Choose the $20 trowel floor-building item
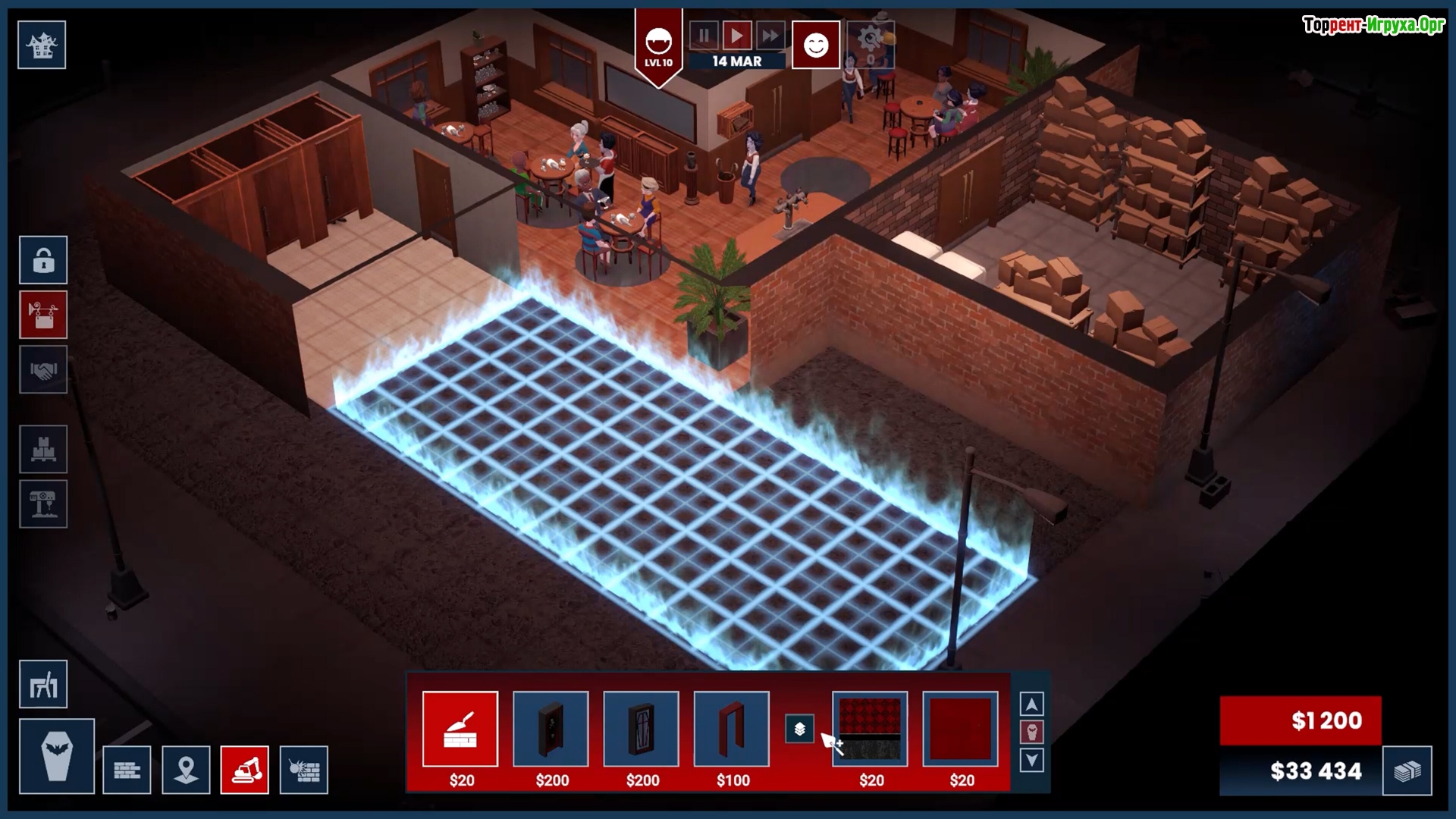 pos(460,730)
